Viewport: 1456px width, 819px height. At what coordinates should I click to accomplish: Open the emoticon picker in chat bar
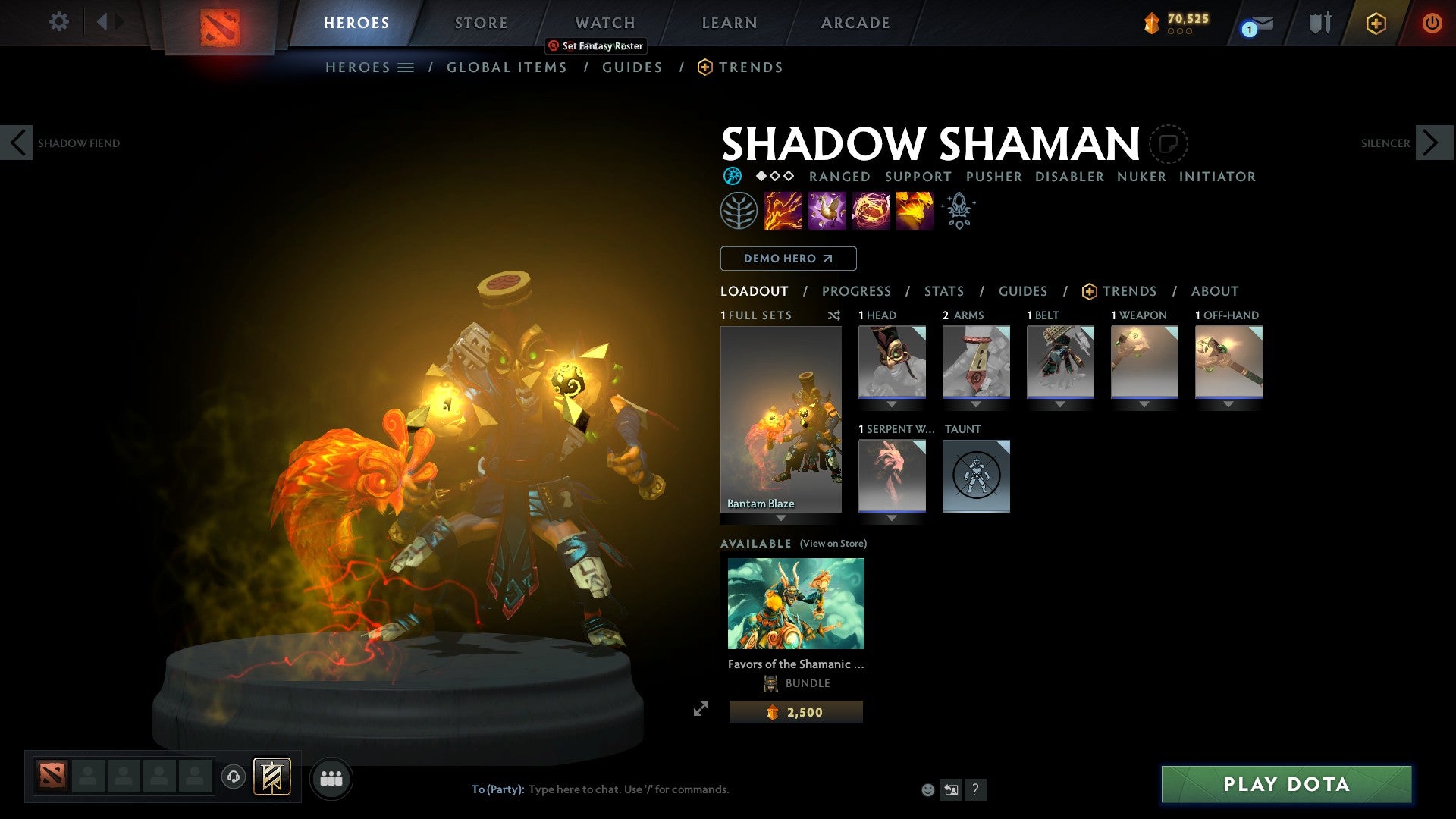click(x=927, y=789)
